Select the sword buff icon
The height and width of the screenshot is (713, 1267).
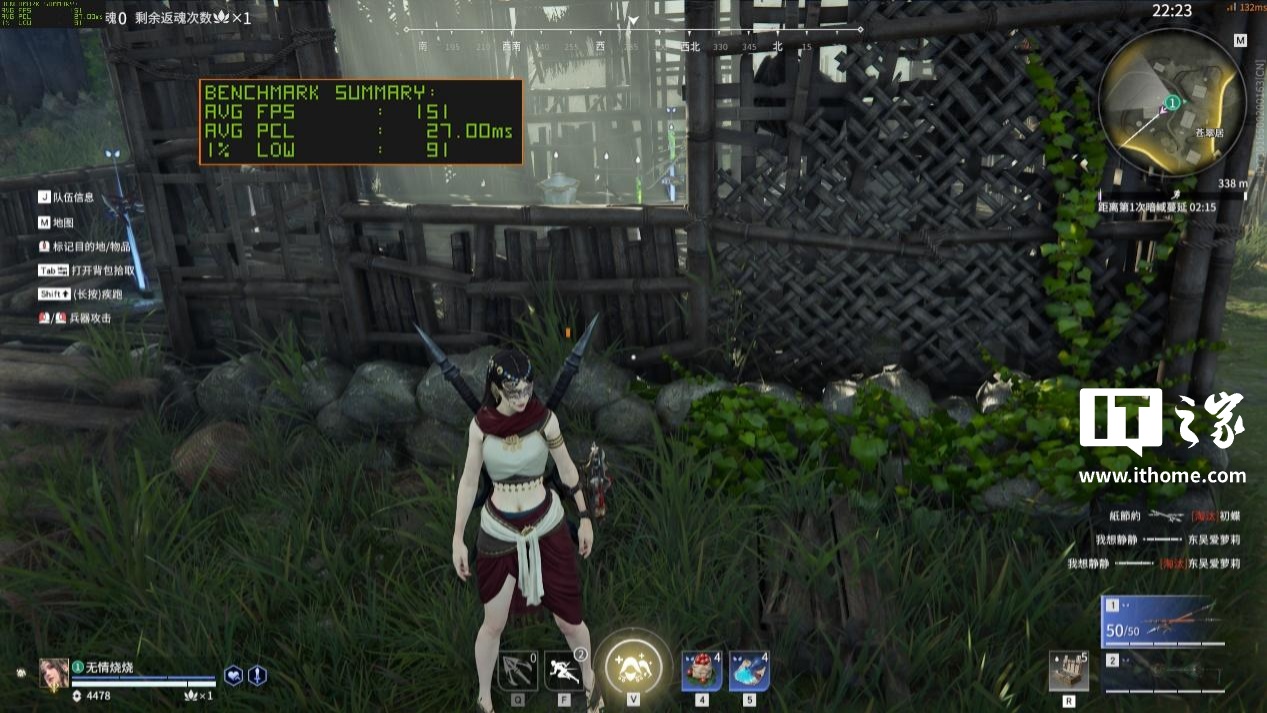coord(257,675)
